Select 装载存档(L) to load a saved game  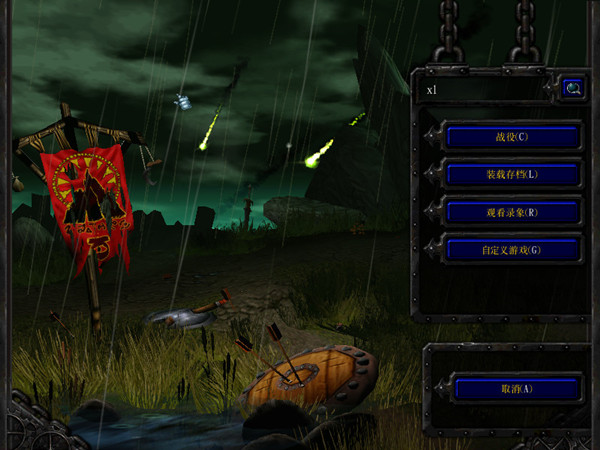(513, 174)
